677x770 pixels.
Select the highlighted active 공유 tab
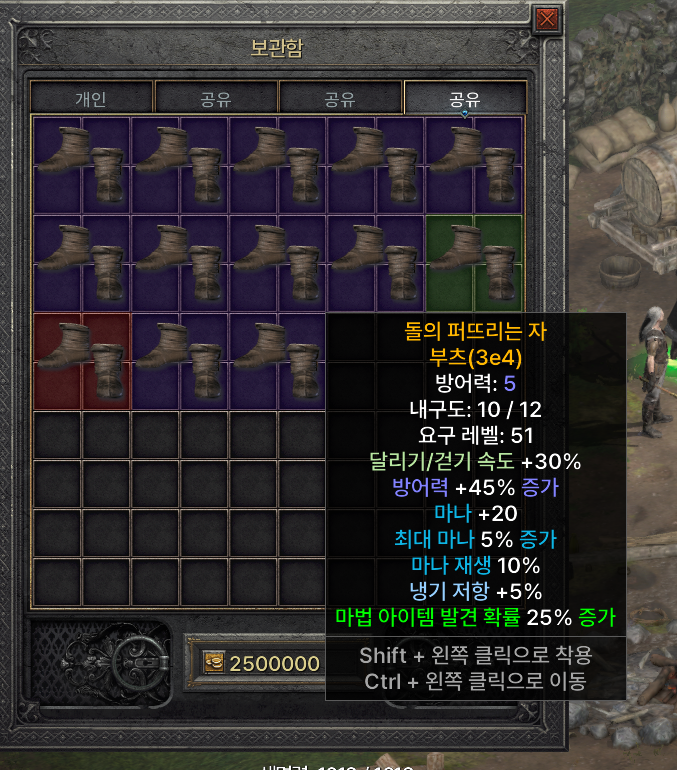coord(465,99)
